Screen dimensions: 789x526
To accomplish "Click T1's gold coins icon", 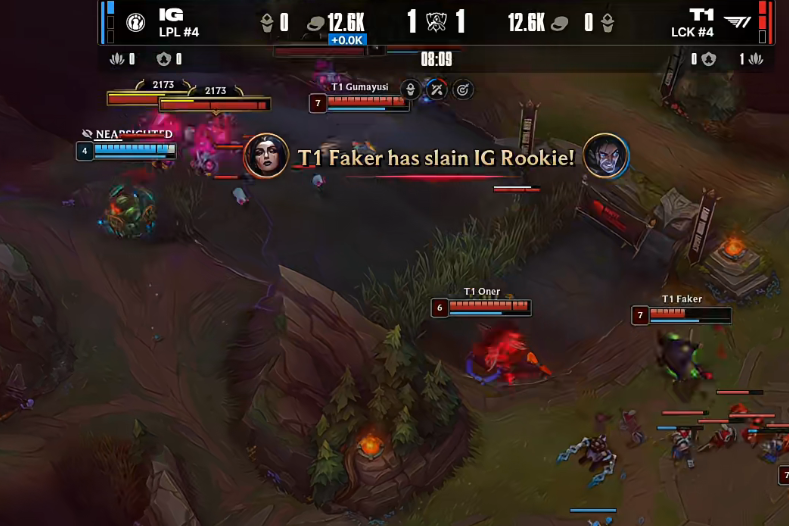I will click(x=560, y=23).
